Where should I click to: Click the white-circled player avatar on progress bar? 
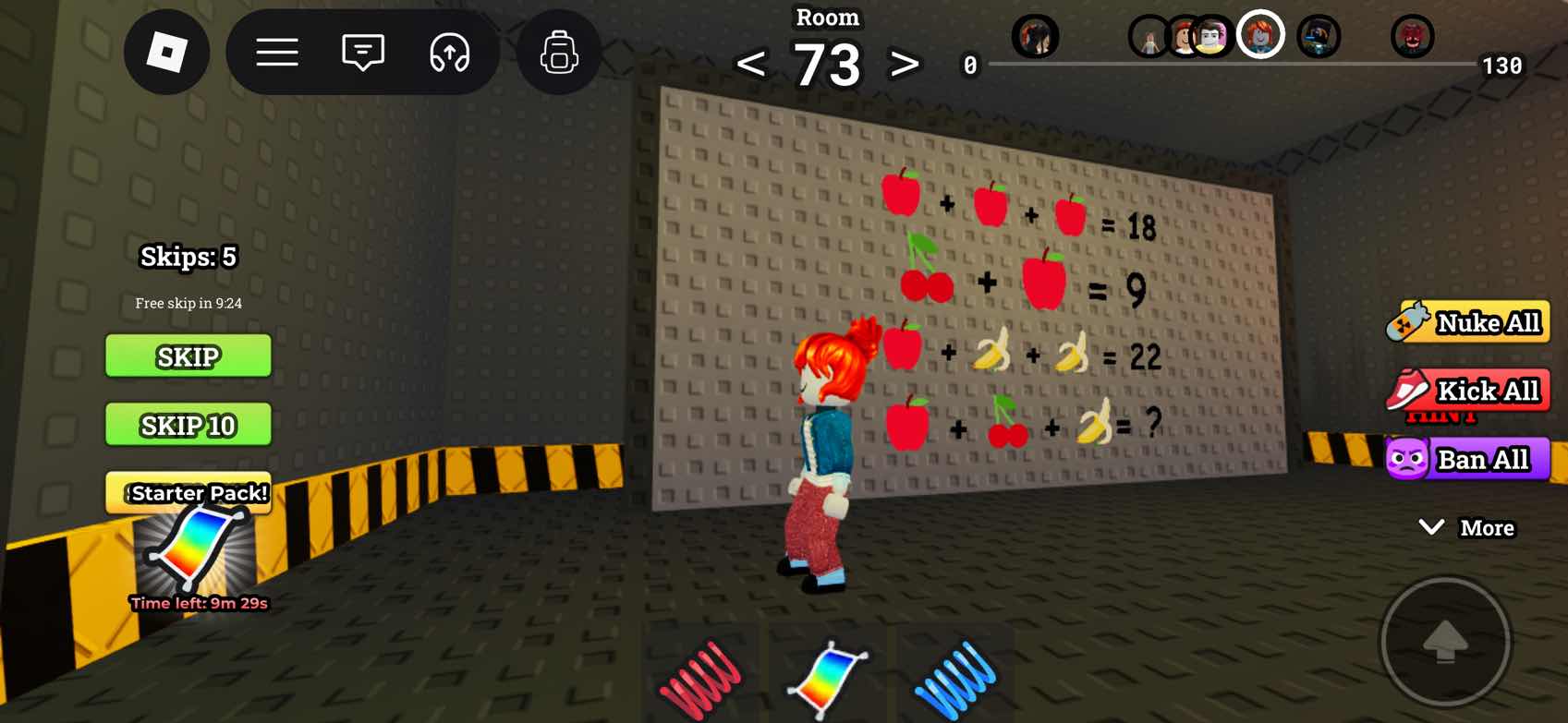[x=1260, y=35]
